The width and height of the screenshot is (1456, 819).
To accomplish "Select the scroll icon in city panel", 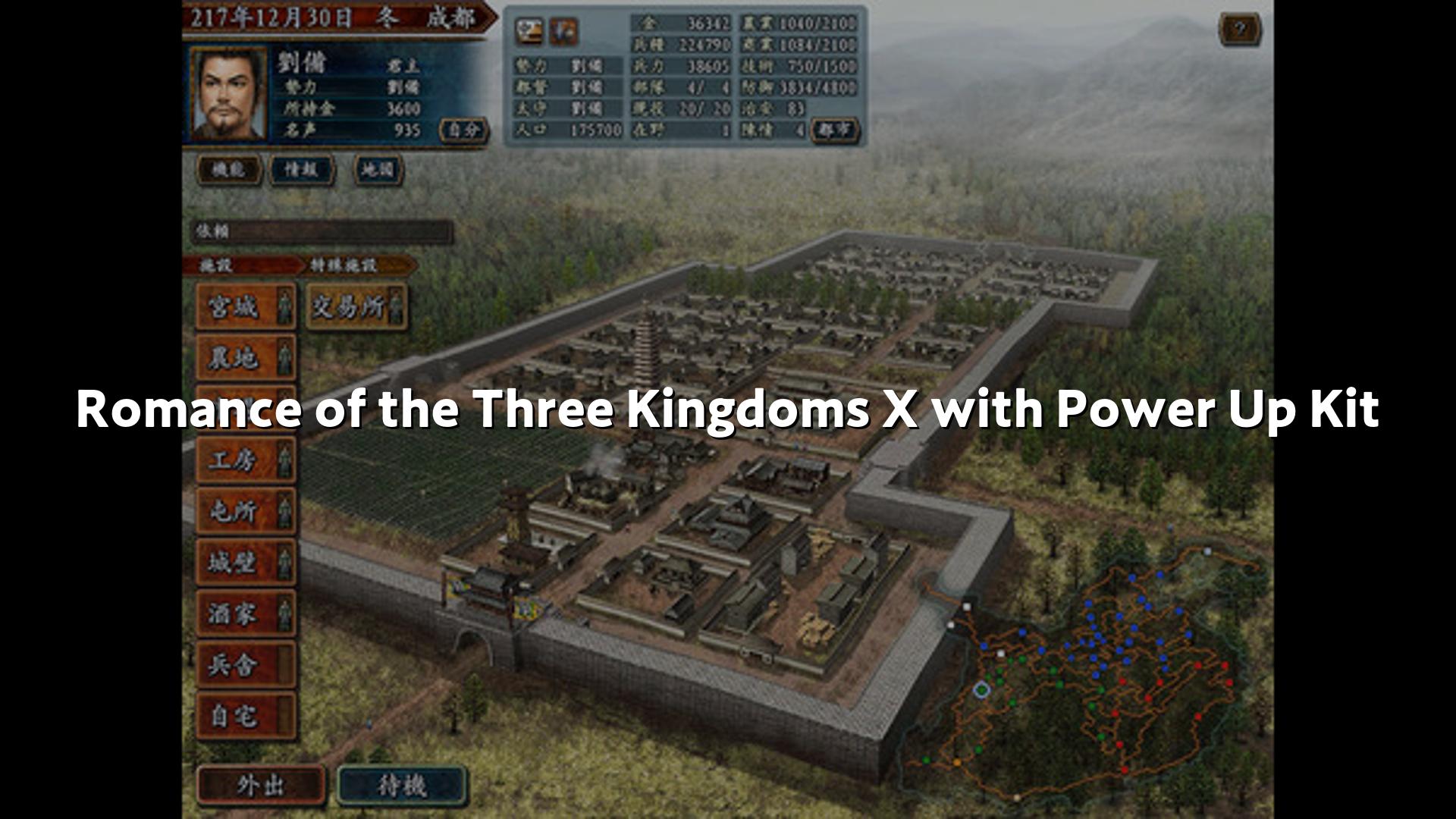I will (529, 31).
